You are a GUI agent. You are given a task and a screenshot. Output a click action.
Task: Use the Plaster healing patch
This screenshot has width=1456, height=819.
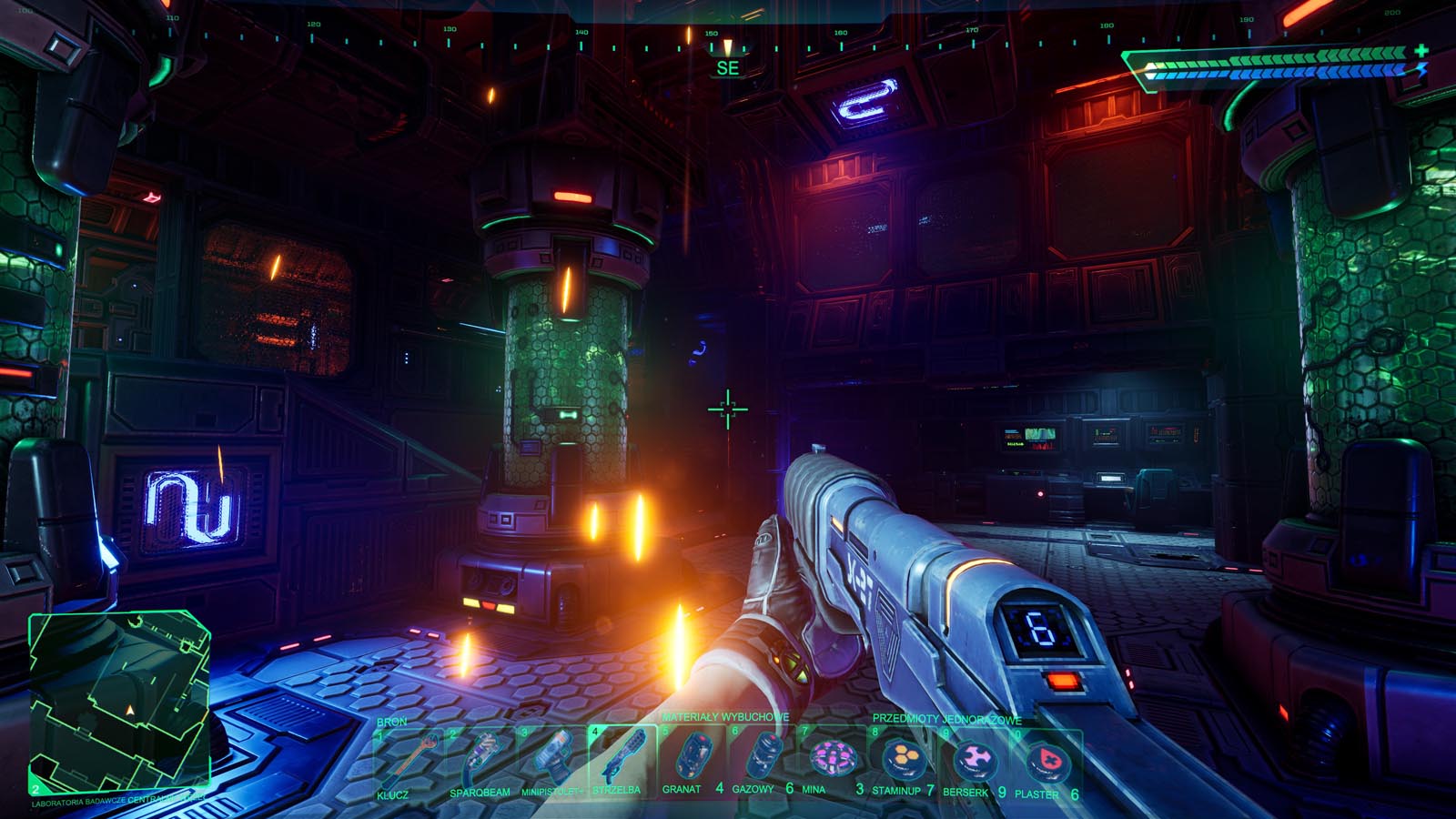(1045, 763)
